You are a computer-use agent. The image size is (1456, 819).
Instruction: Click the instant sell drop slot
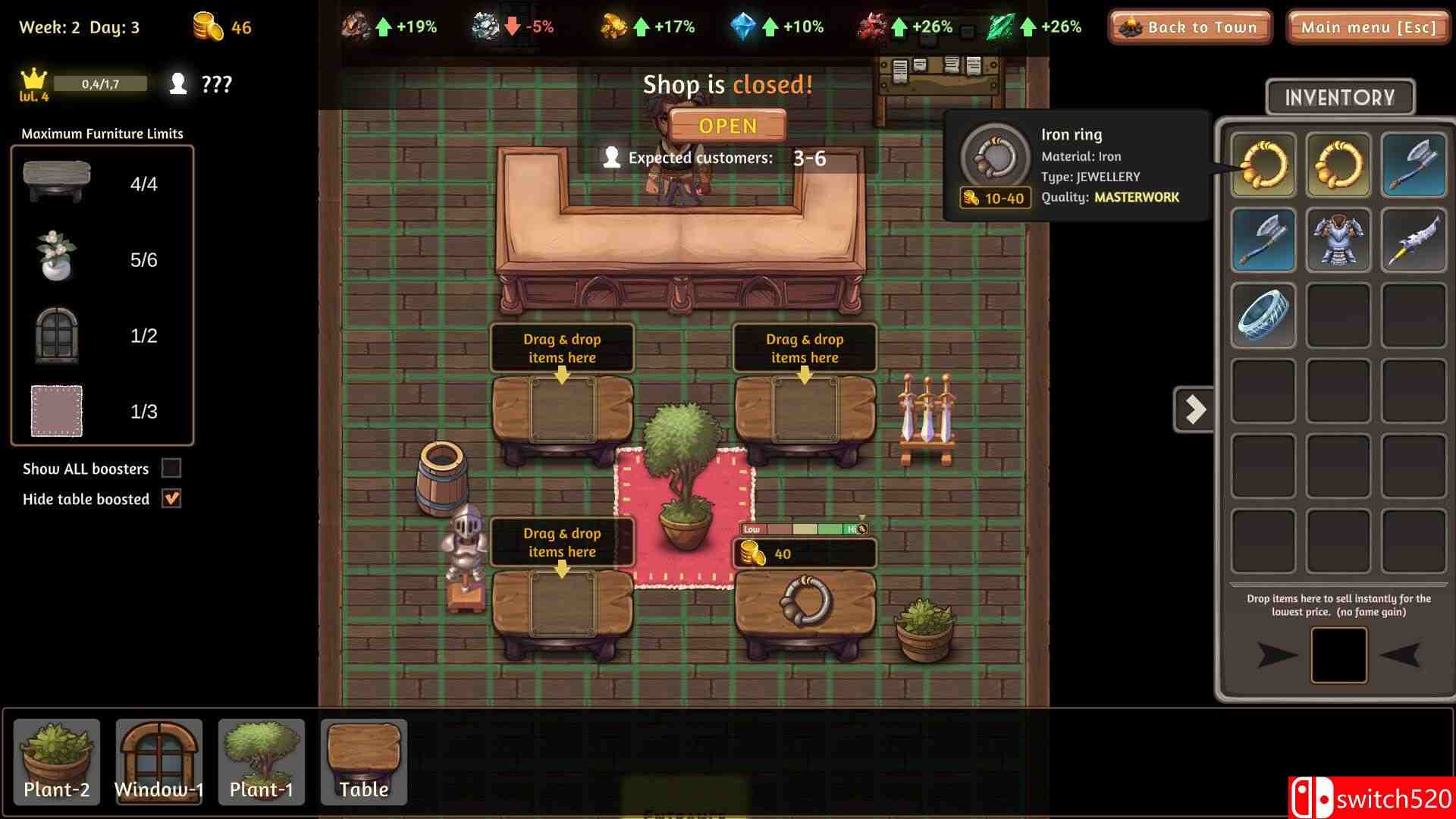1339,654
